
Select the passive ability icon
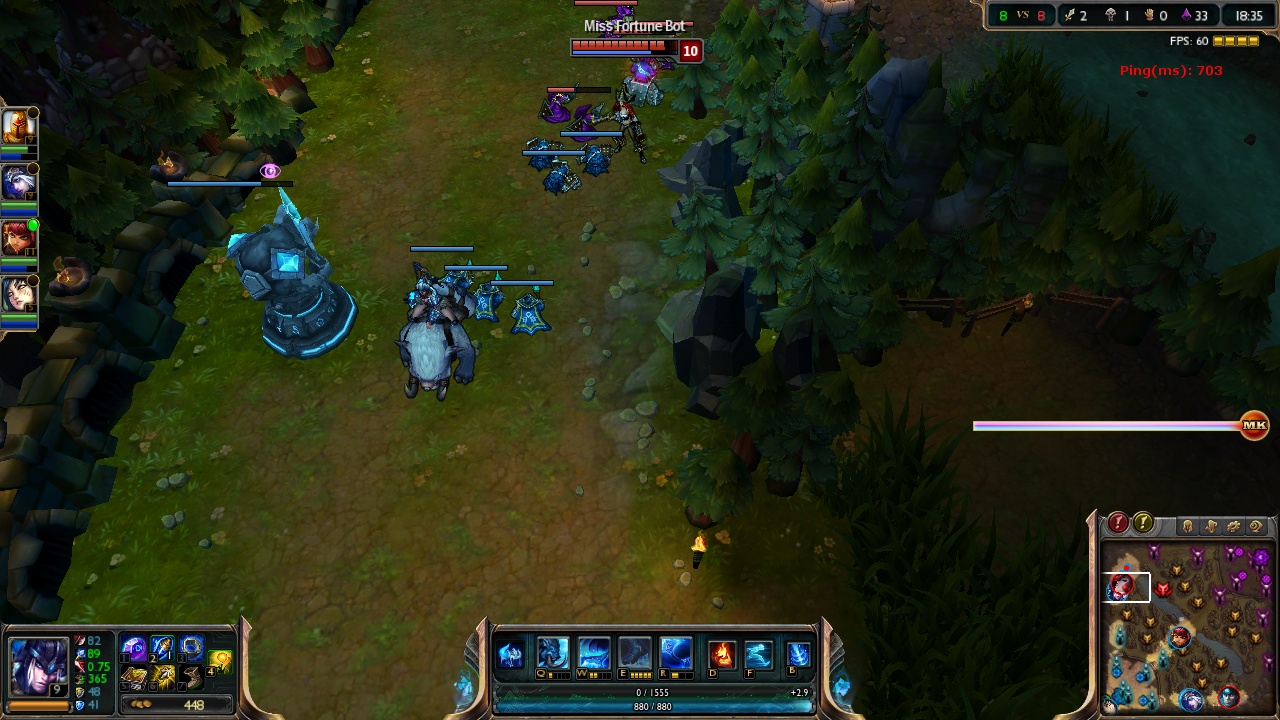(x=510, y=654)
